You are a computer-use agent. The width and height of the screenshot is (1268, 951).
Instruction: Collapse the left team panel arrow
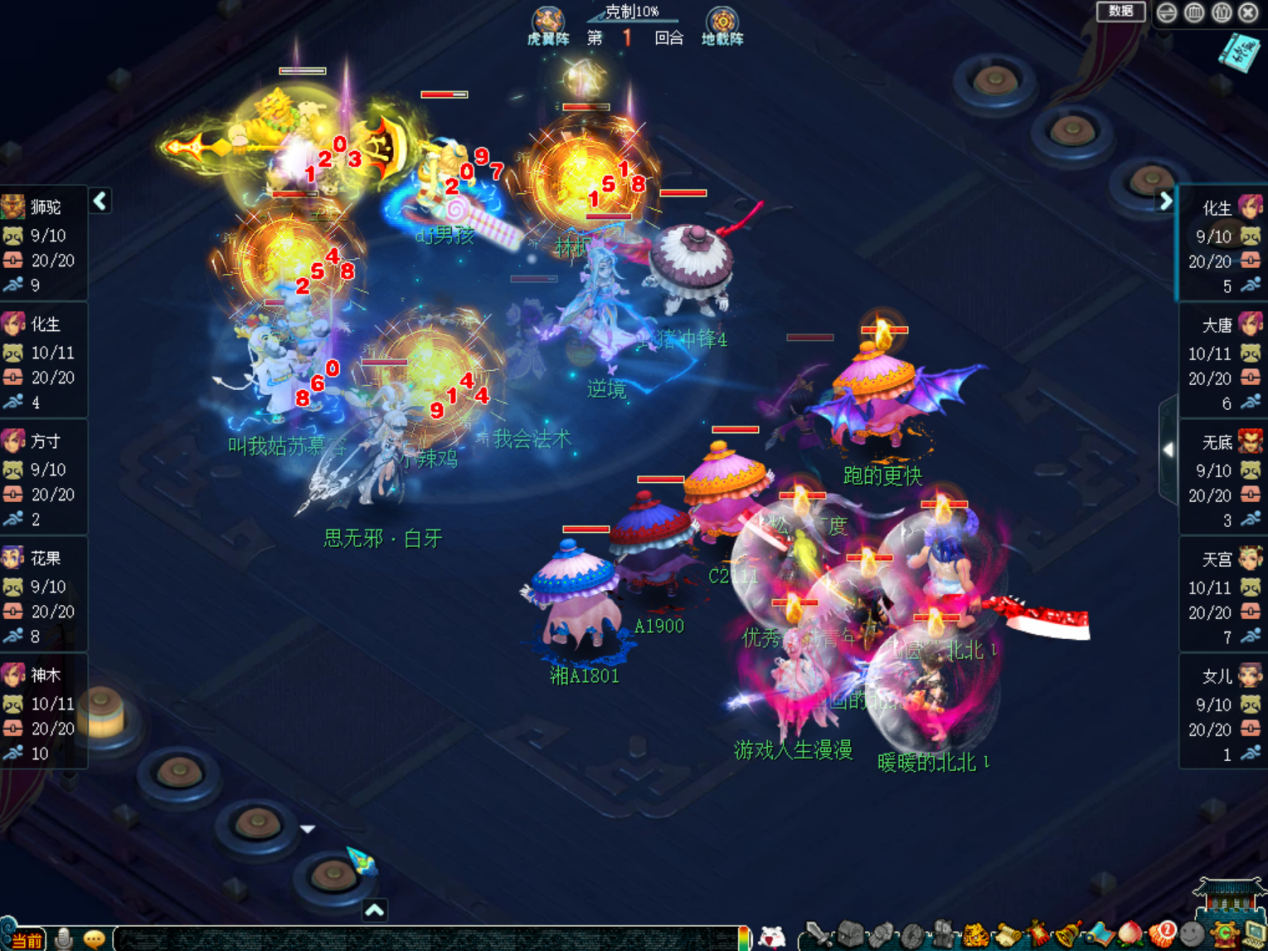click(x=100, y=201)
